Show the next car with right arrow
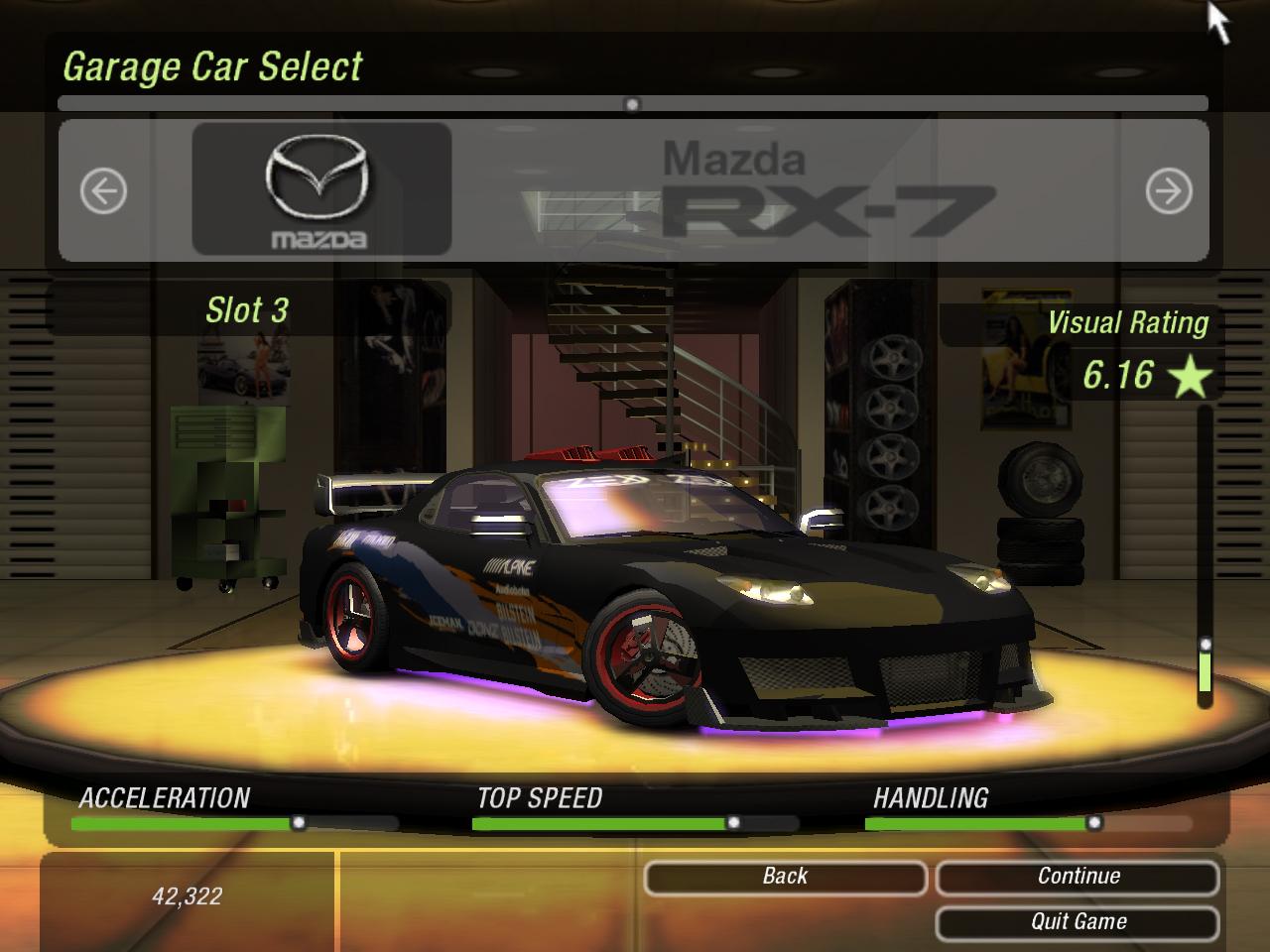Image resolution: width=1270 pixels, height=952 pixels. [x=1169, y=191]
